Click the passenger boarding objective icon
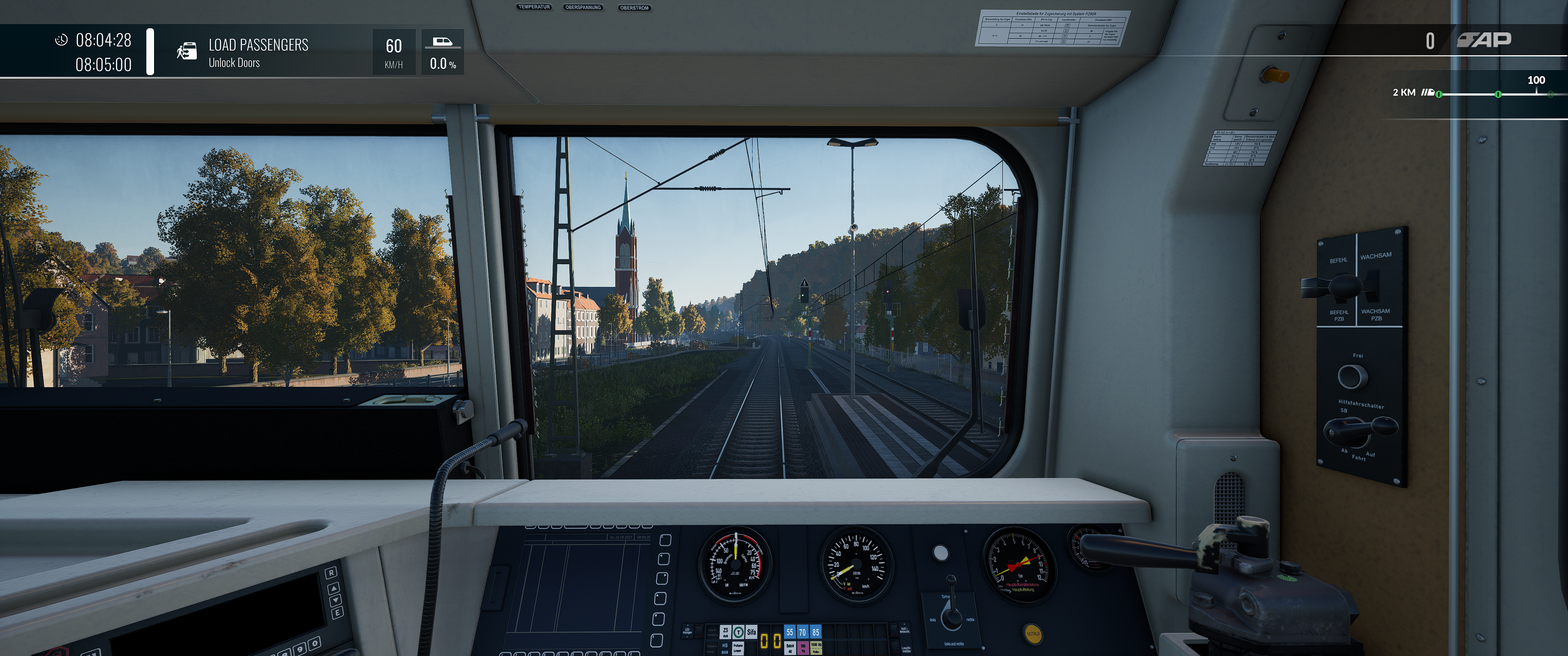1568x656 pixels. pyautogui.click(x=187, y=51)
